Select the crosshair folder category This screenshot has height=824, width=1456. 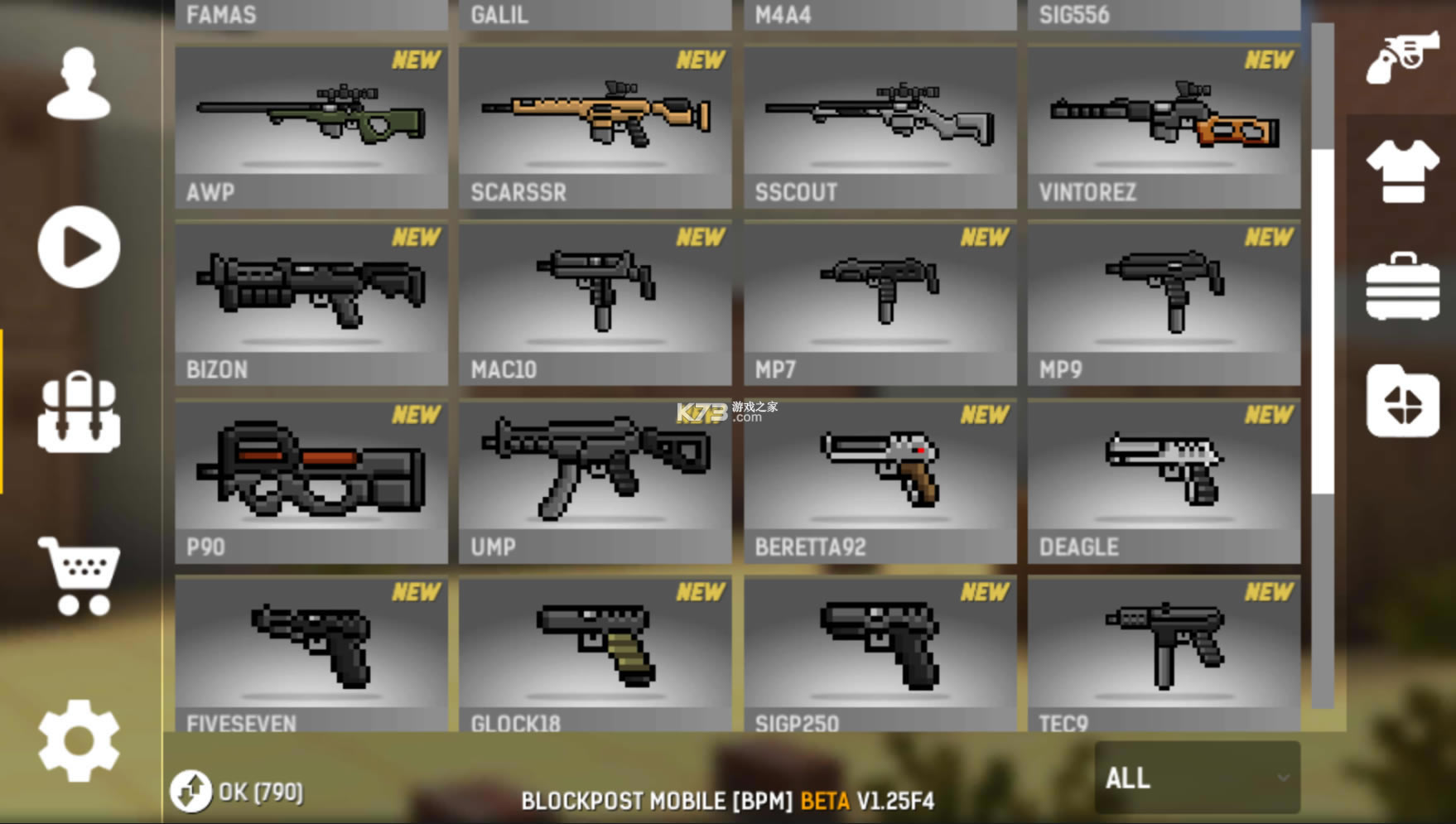pos(1402,402)
